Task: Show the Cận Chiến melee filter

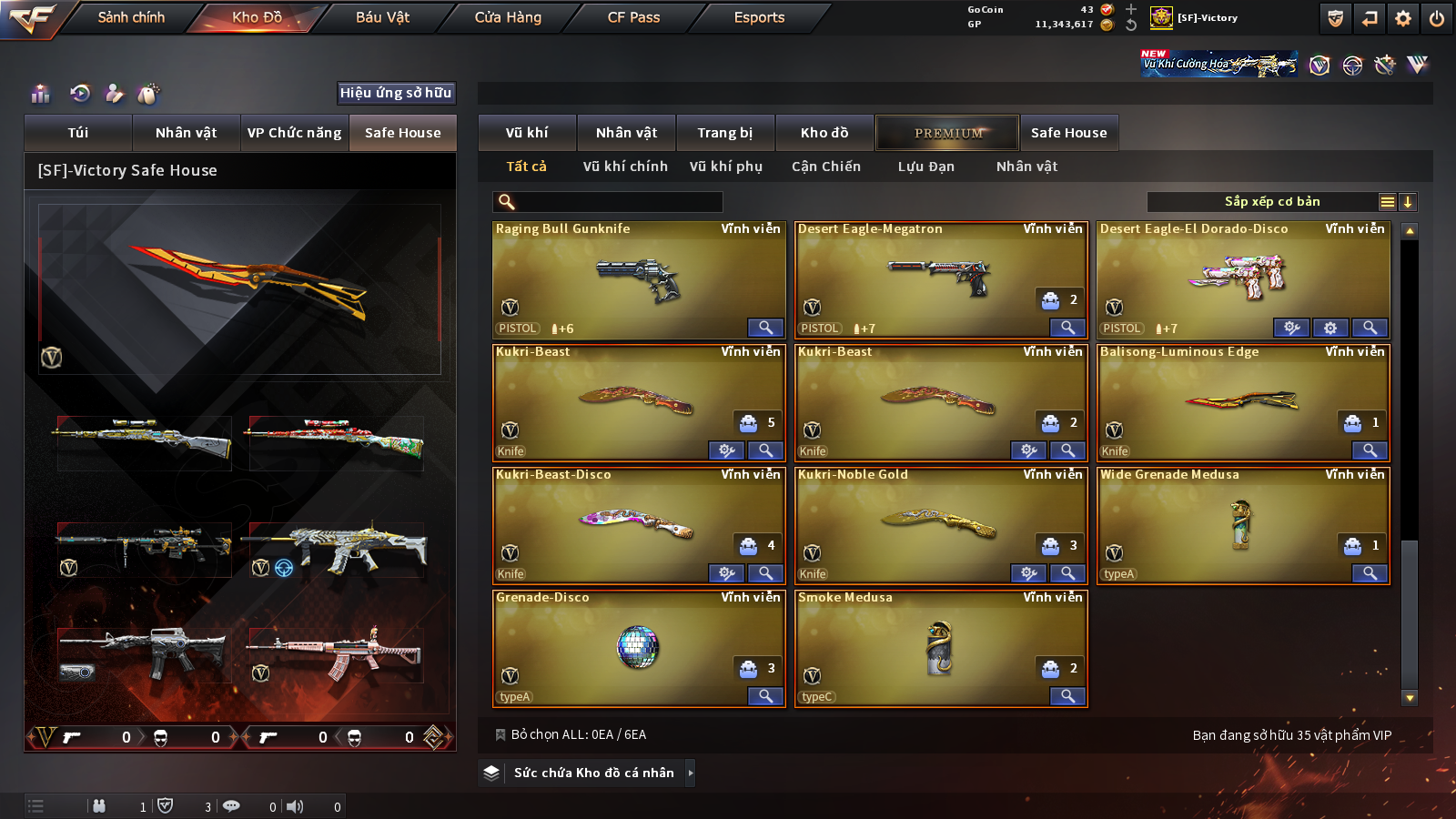Action: 825,167
